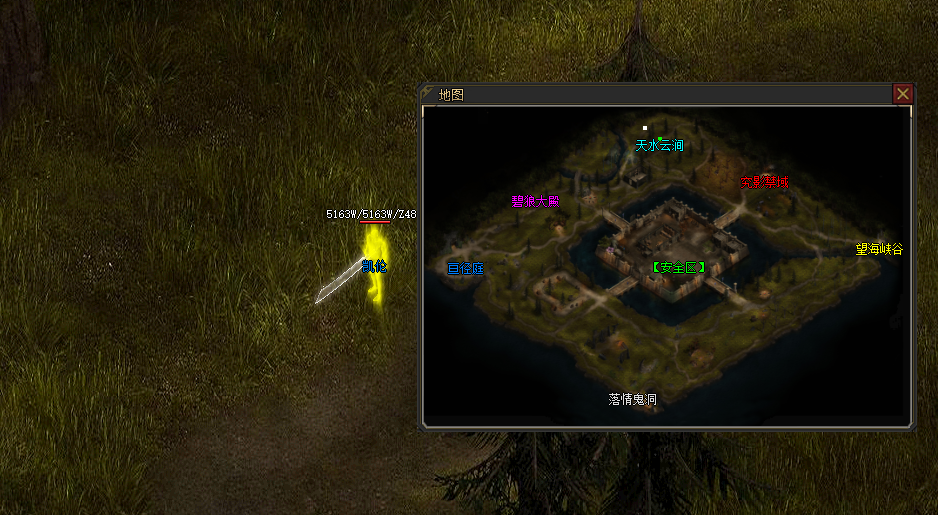Close the 地图 map window

coord(903,94)
